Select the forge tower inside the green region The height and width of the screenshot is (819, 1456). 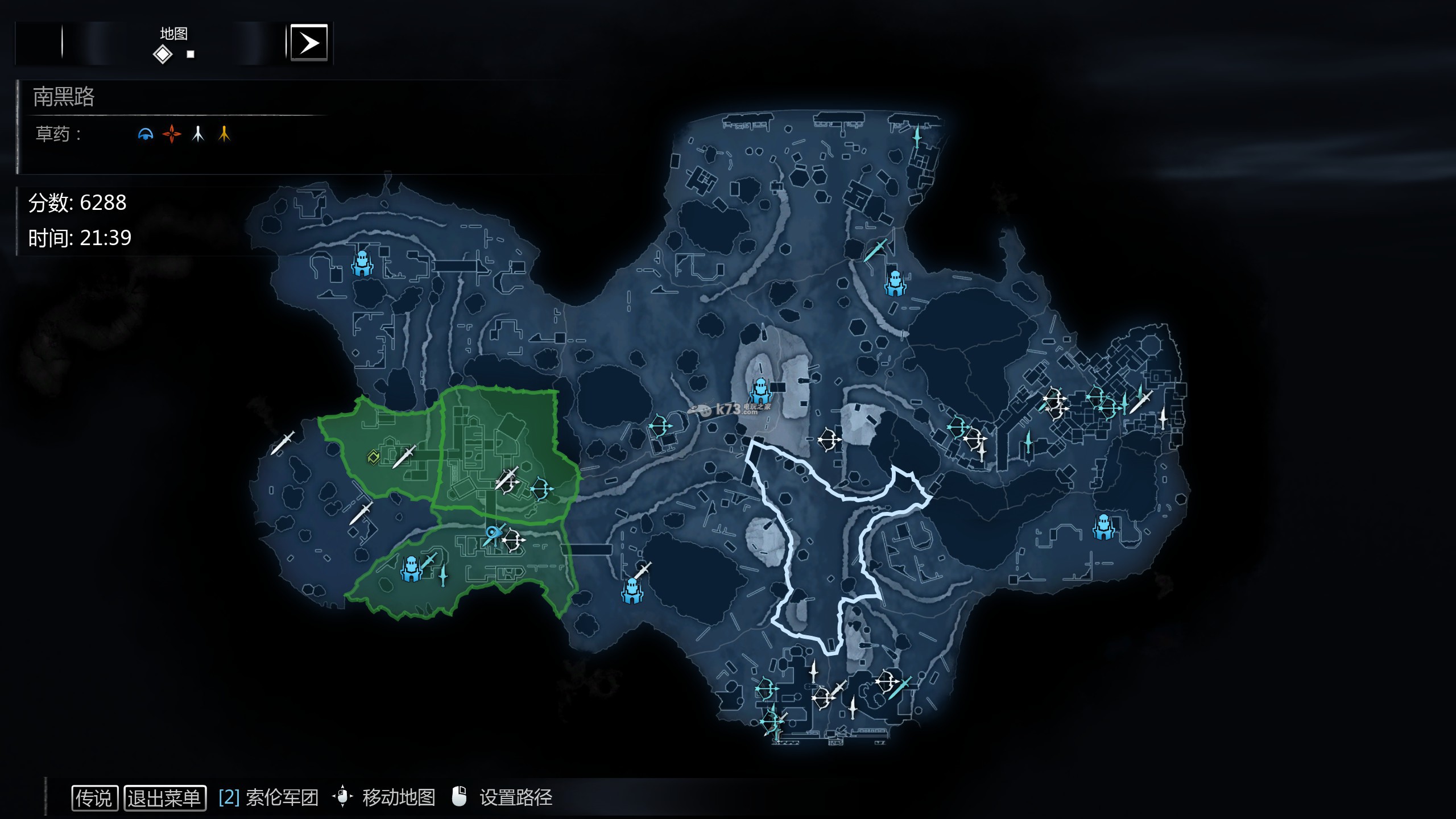[x=410, y=568]
